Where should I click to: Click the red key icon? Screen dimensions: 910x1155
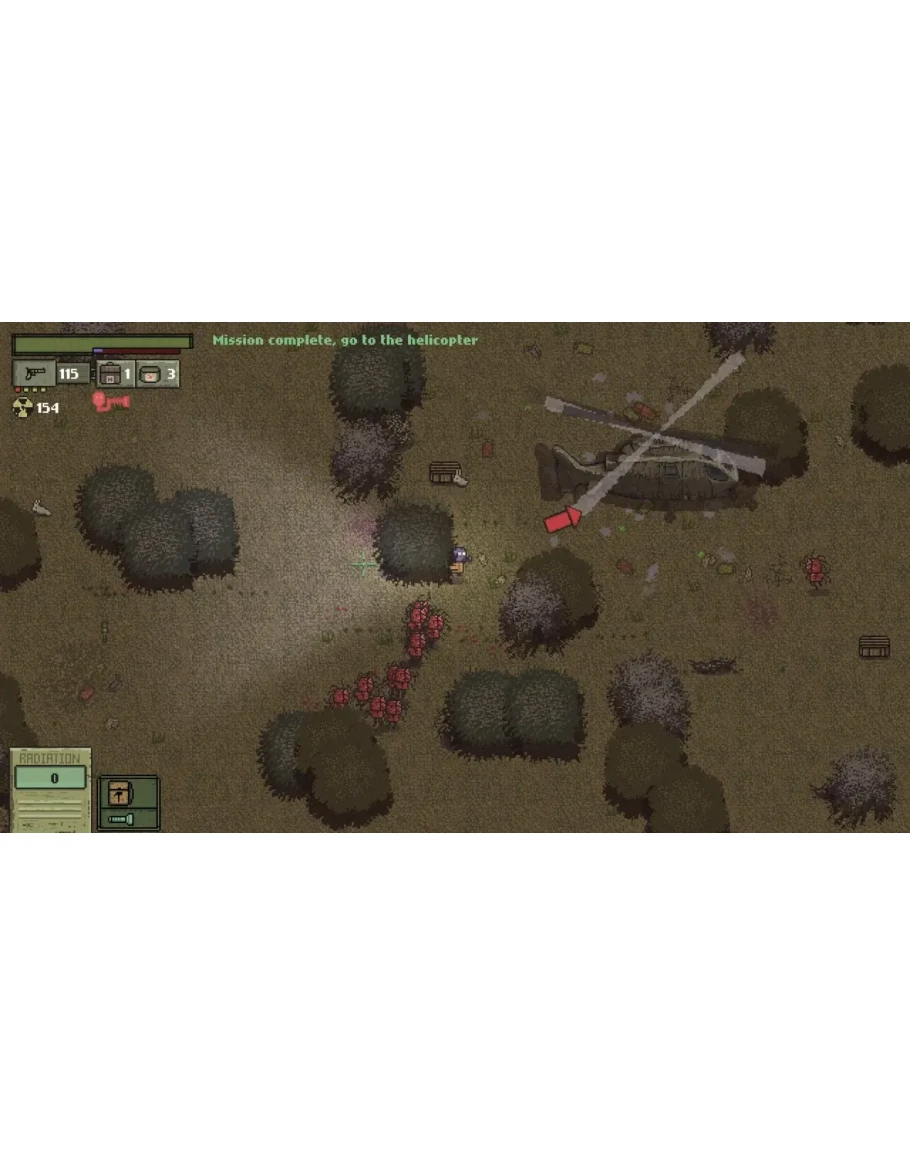(105, 402)
